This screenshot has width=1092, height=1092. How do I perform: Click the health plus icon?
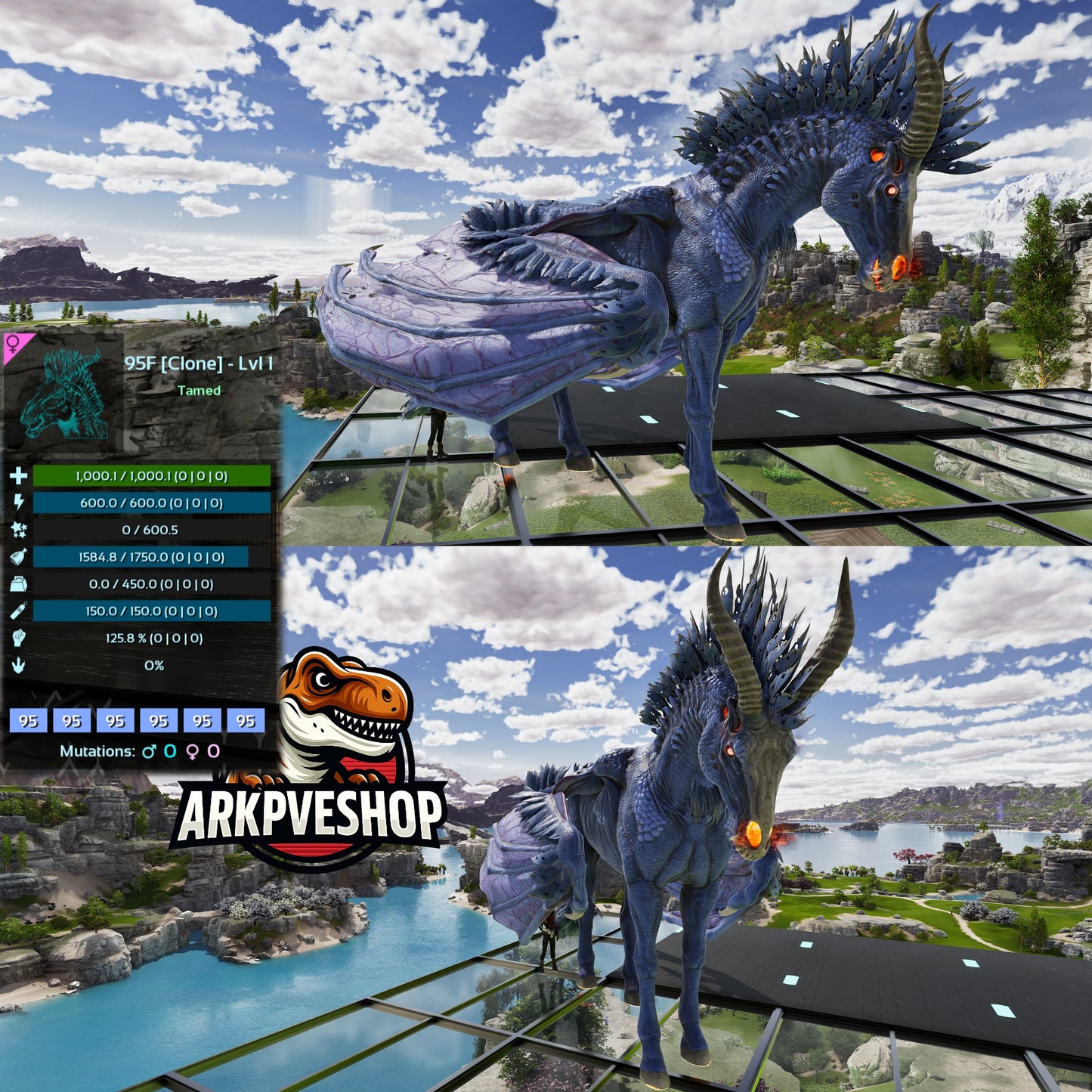pyautogui.click(x=18, y=476)
